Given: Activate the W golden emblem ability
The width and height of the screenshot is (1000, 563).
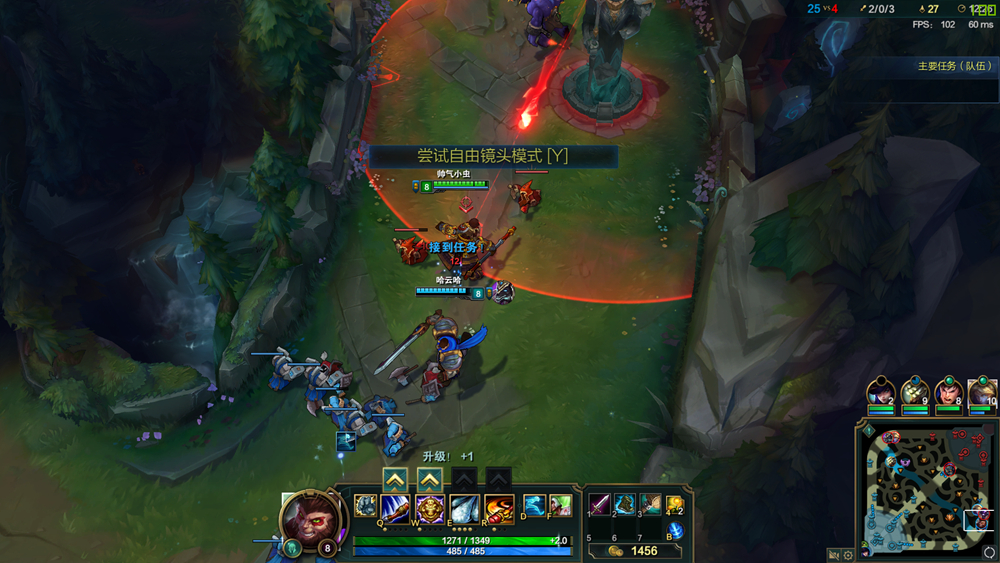Looking at the screenshot, I should tap(430, 508).
